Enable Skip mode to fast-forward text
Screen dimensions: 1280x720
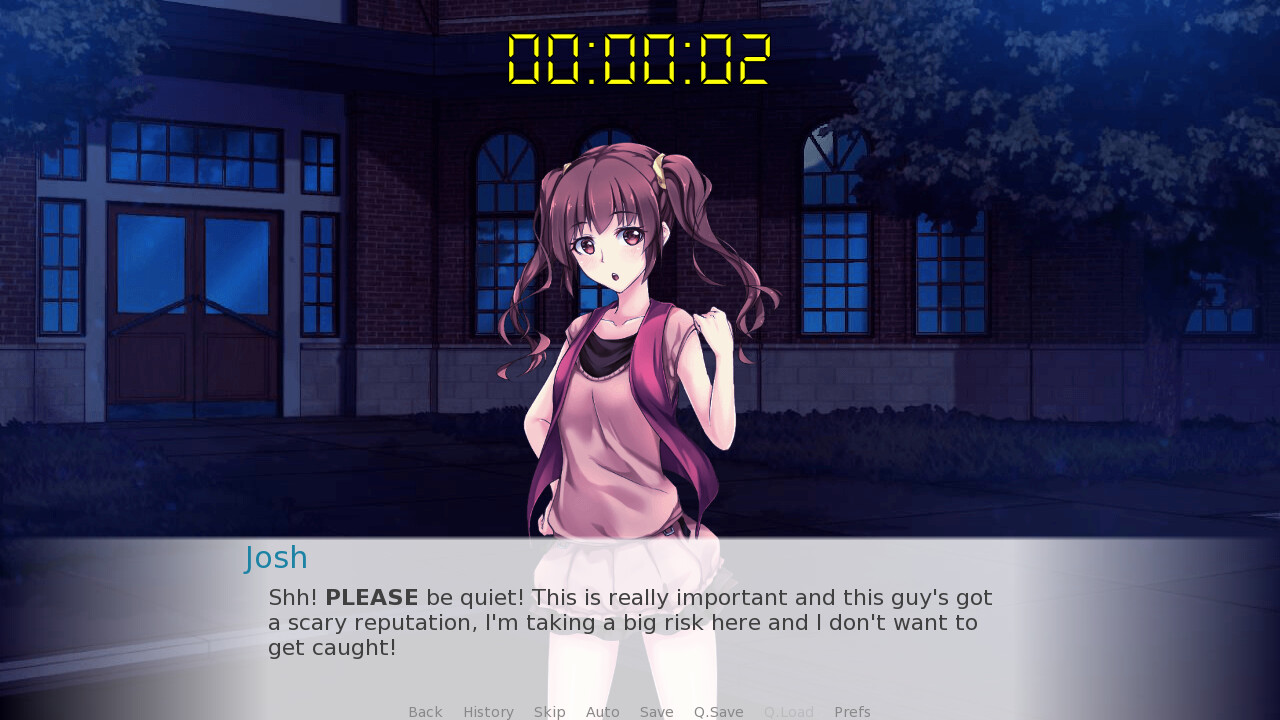pos(549,711)
